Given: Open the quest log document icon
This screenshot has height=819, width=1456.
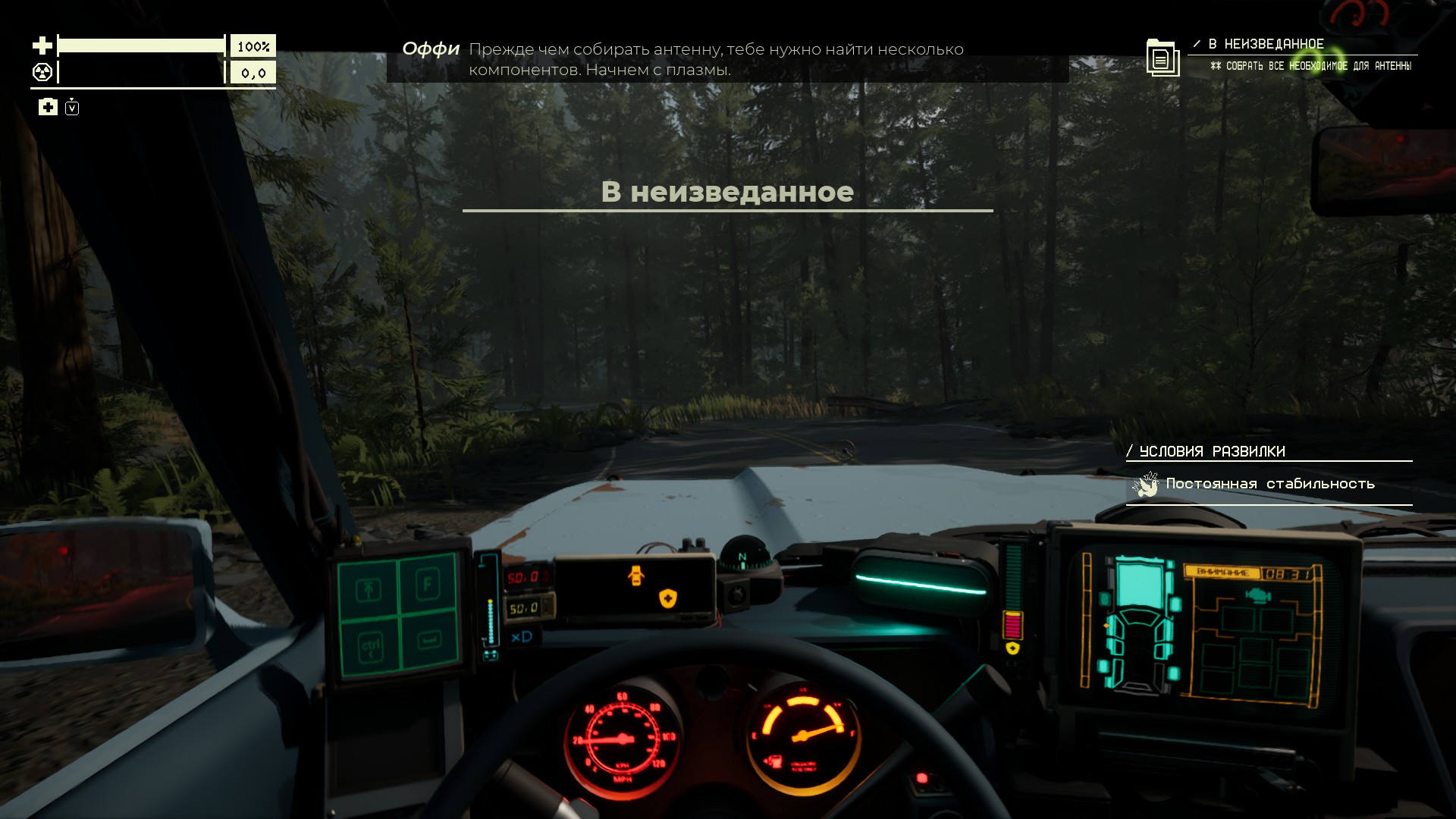Looking at the screenshot, I should click(x=1163, y=58).
